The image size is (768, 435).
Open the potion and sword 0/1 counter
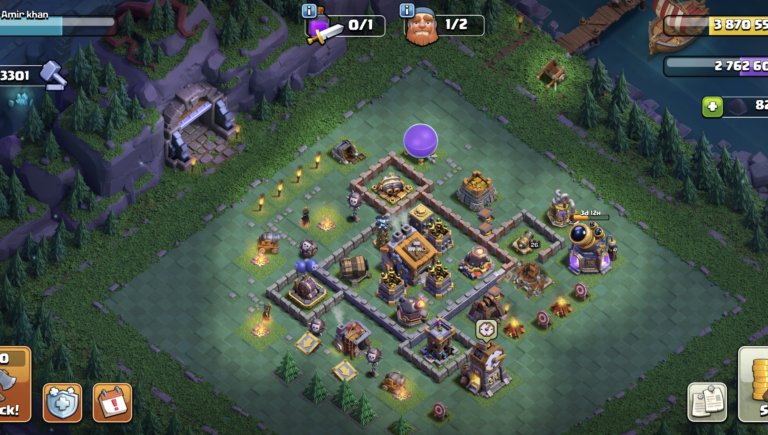[x=346, y=26]
